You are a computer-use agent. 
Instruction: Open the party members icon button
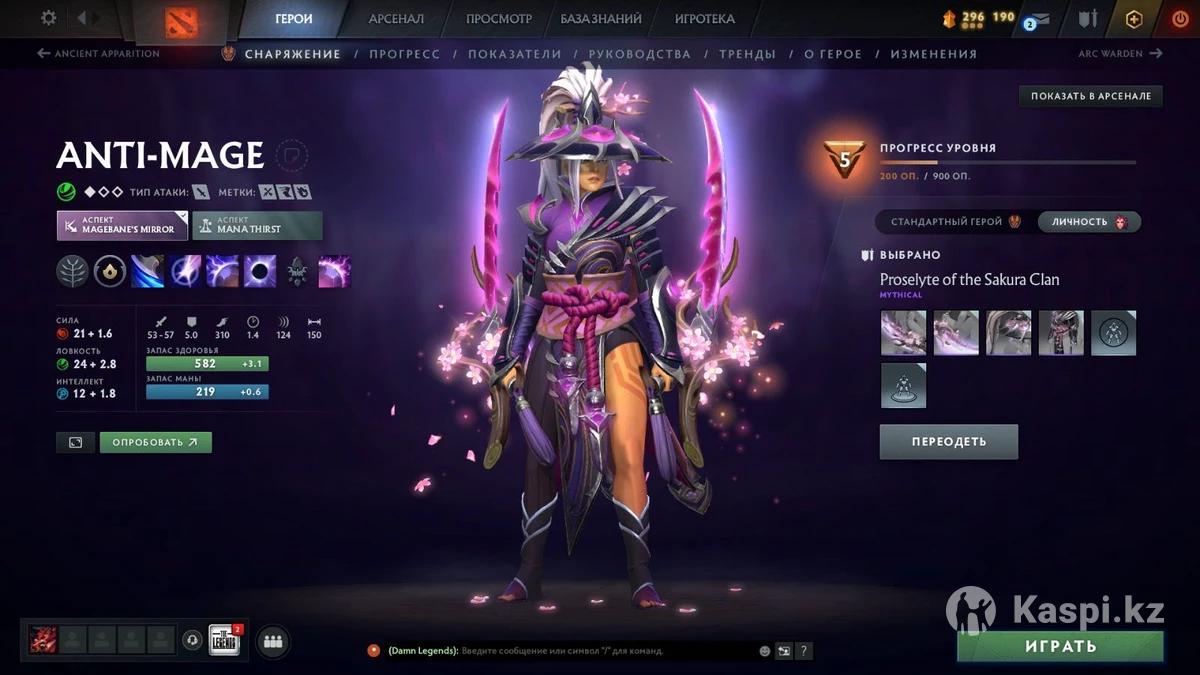[273, 642]
